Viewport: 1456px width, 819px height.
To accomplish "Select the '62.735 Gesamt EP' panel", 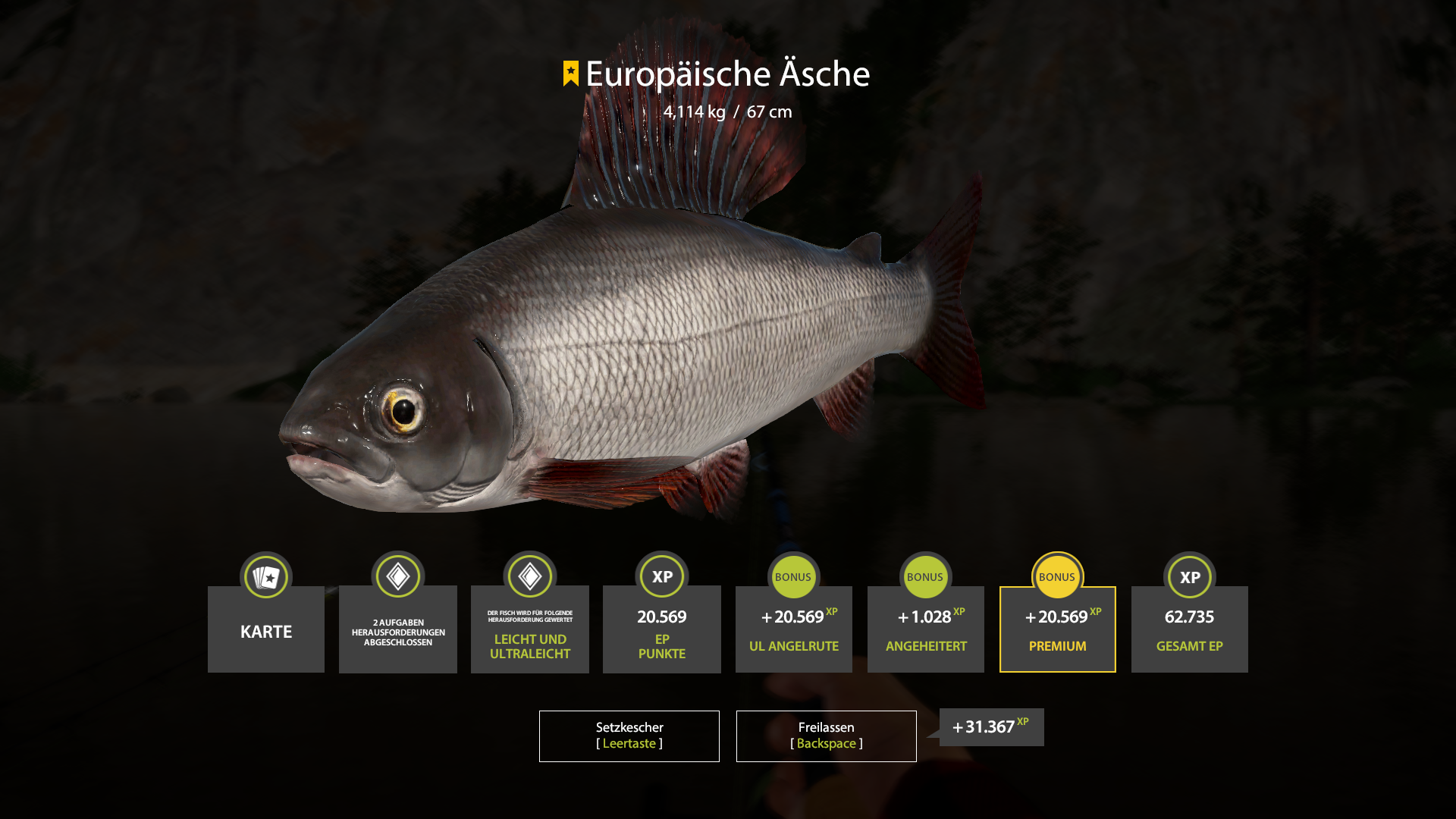I will click(1189, 629).
